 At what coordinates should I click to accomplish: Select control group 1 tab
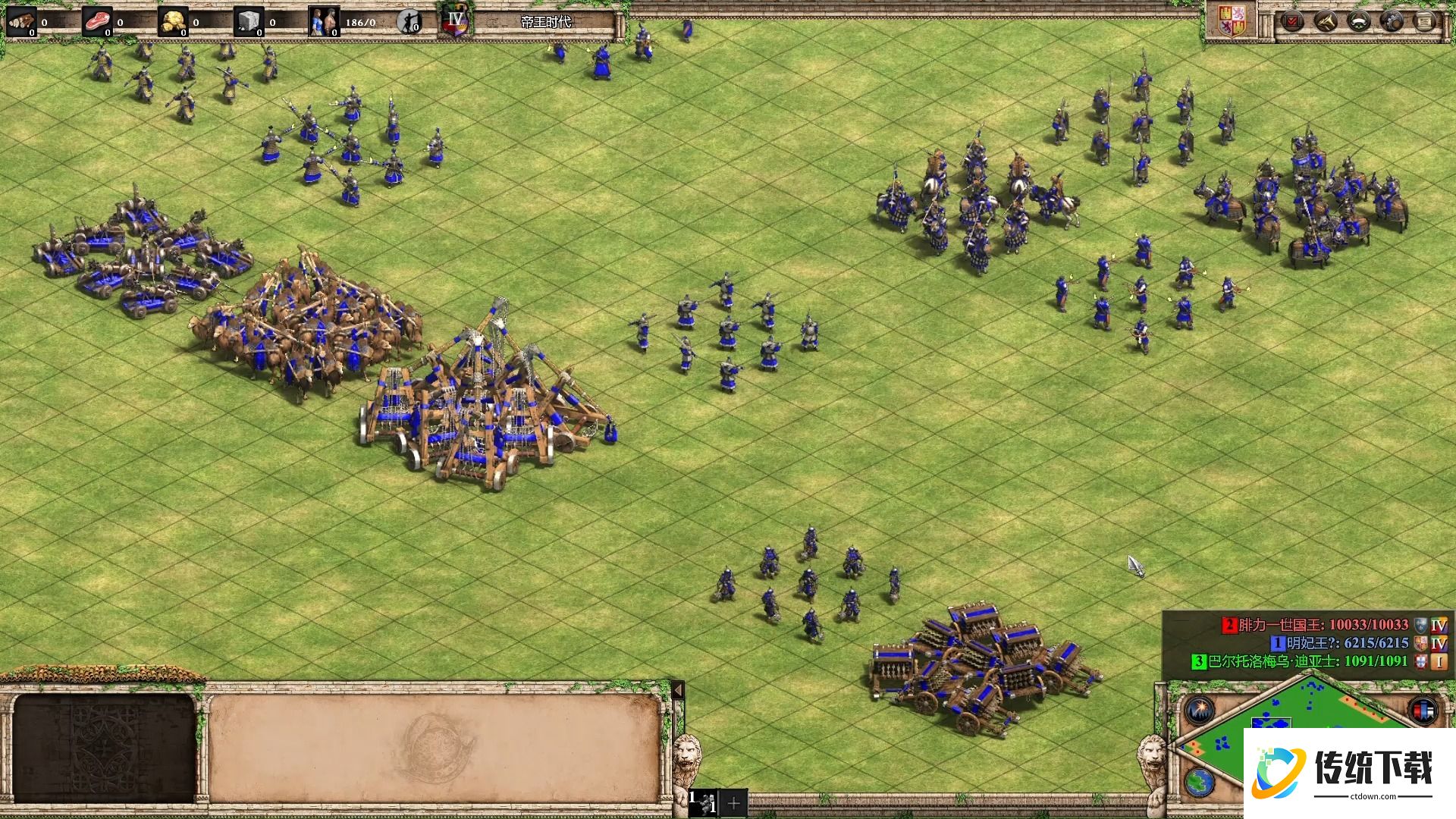[704, 802]
